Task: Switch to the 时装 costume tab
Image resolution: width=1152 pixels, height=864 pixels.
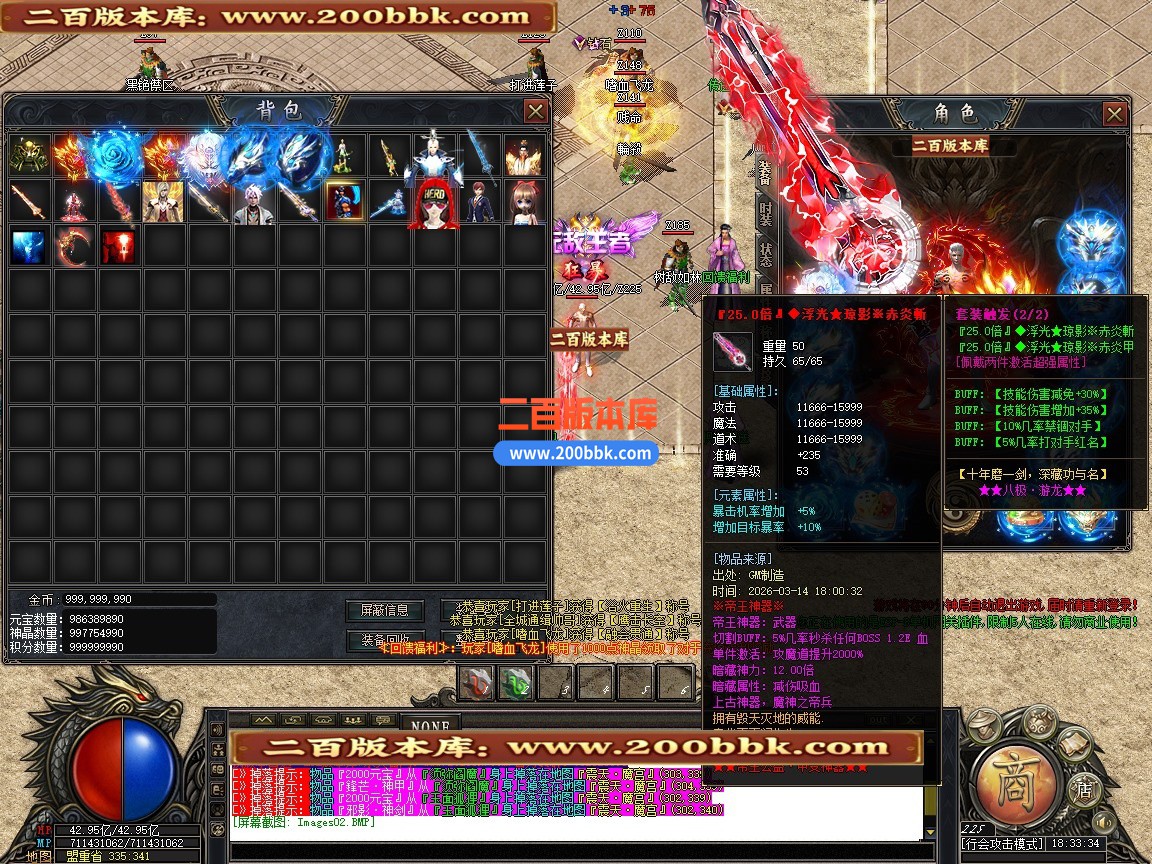Action: click(765, 213)
